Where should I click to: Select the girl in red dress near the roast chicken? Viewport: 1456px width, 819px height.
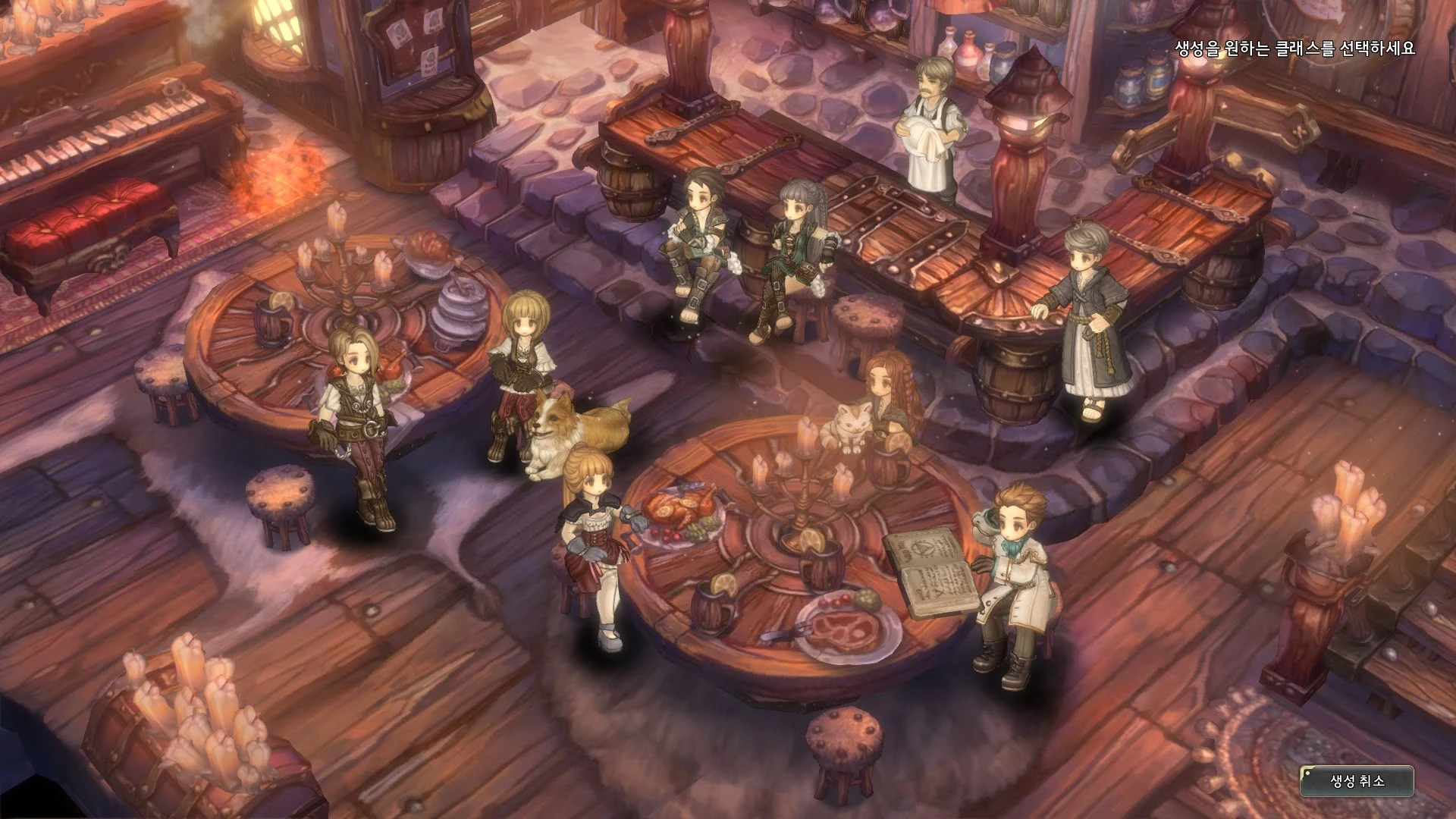click(595, 531)
